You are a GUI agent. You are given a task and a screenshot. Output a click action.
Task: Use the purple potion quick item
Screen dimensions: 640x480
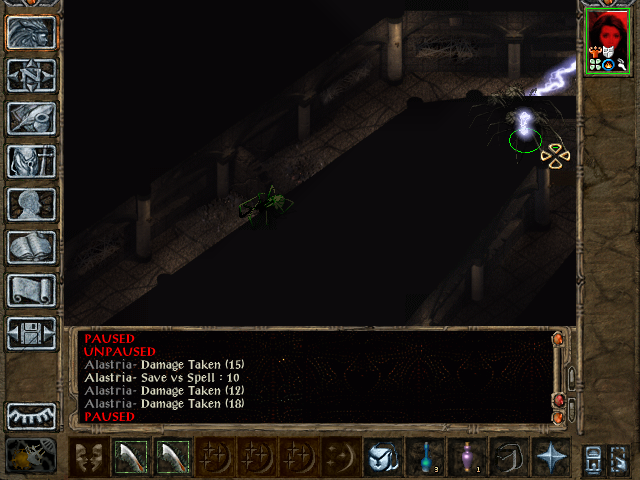coord(467,457)
